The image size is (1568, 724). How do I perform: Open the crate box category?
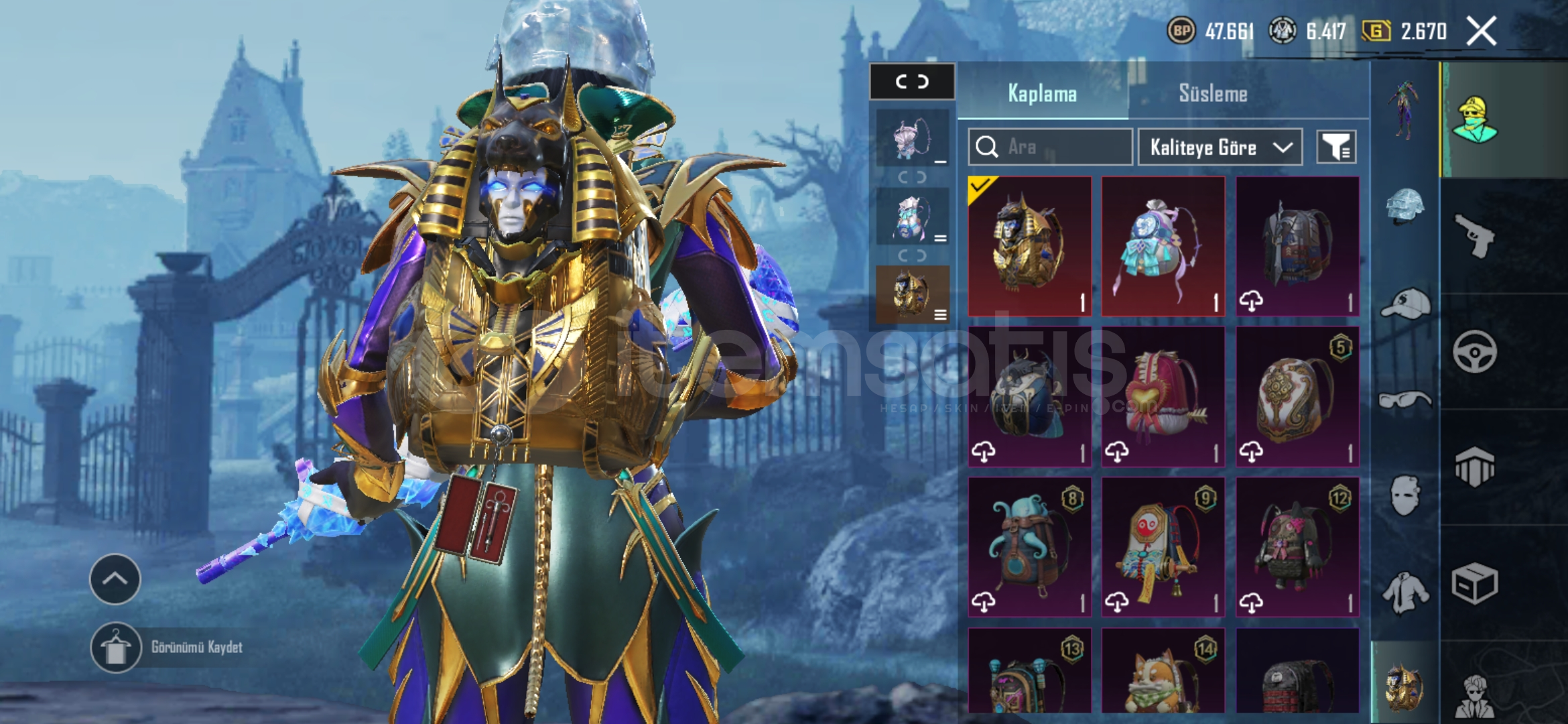[x=1474, y=583]
